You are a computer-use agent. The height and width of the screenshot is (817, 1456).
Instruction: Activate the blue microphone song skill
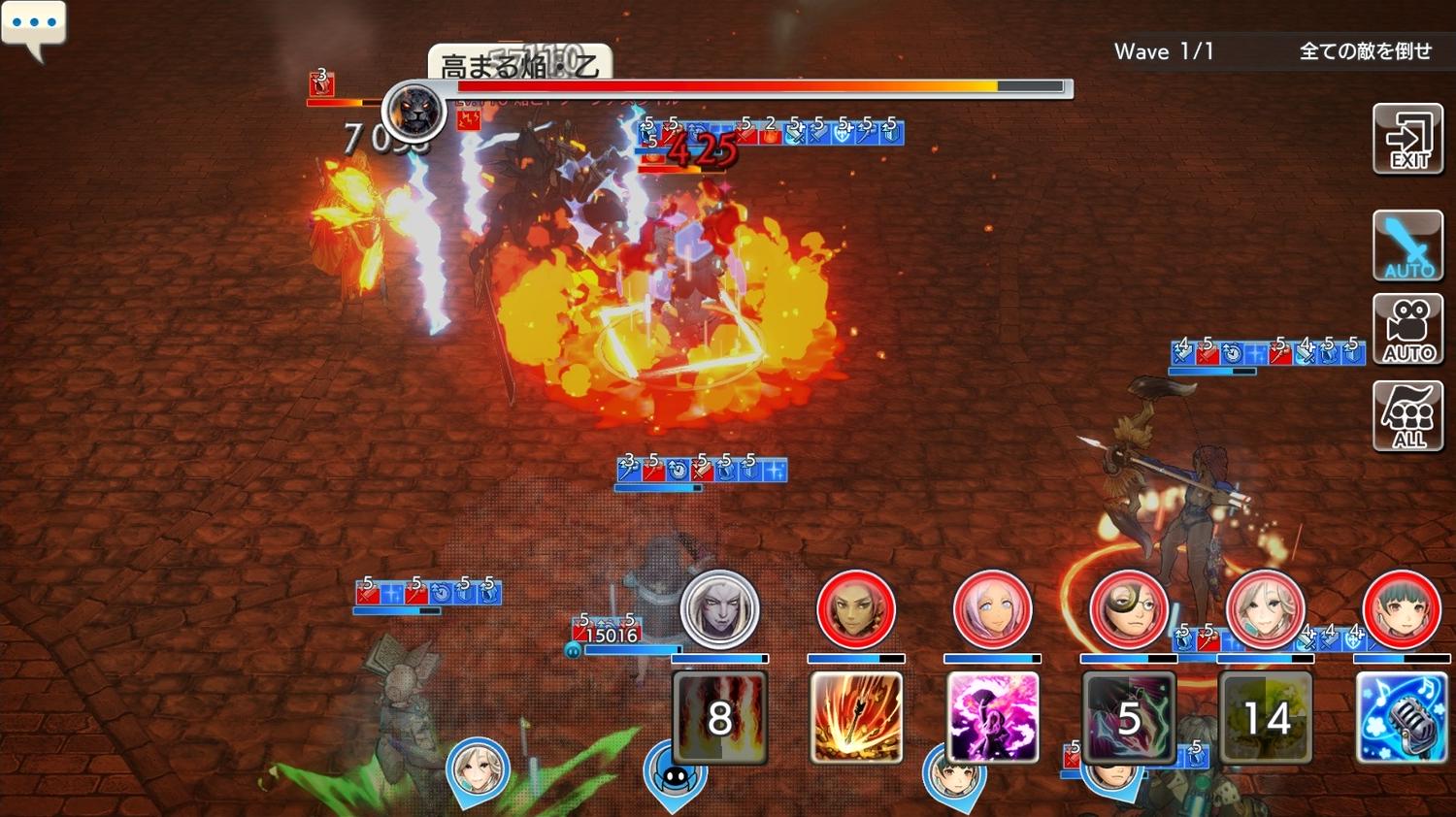(1402, 717)
